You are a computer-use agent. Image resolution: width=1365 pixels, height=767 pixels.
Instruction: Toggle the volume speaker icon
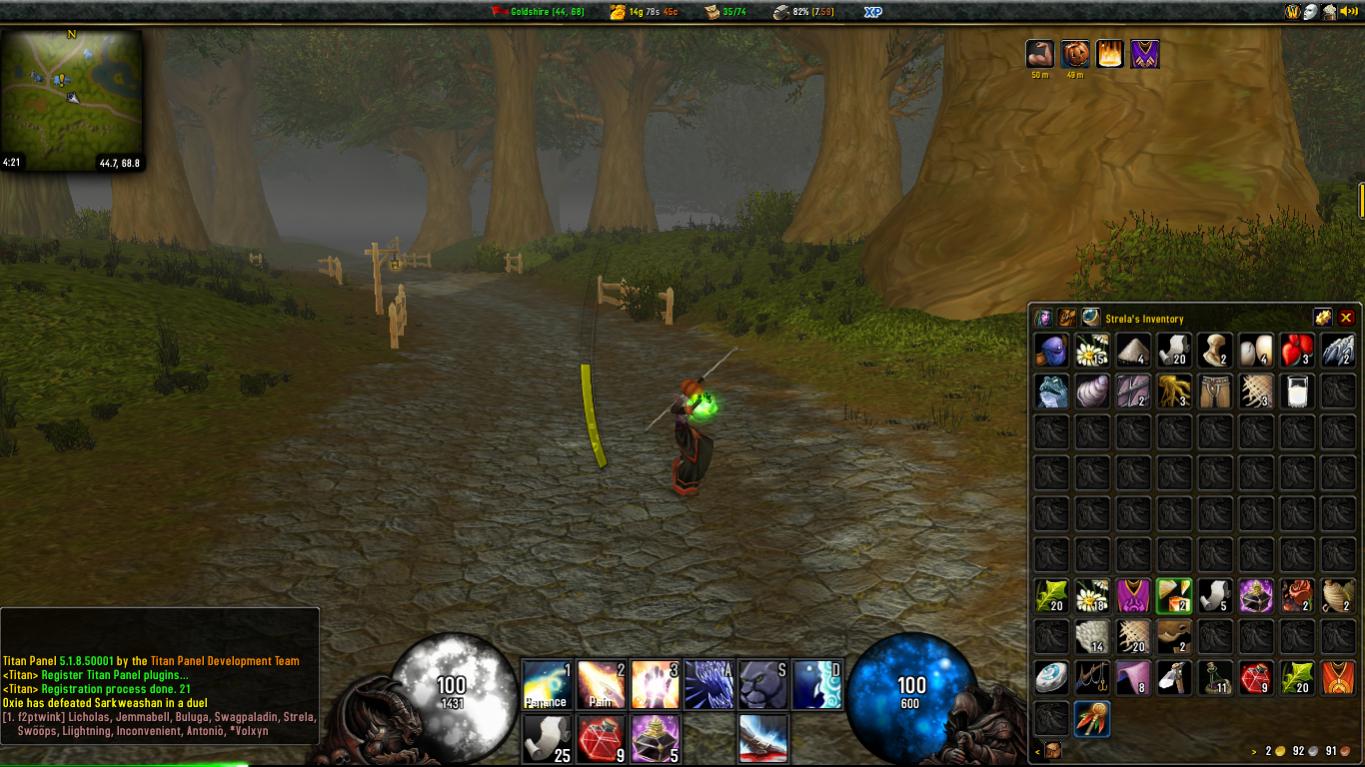click(1349, 12)
